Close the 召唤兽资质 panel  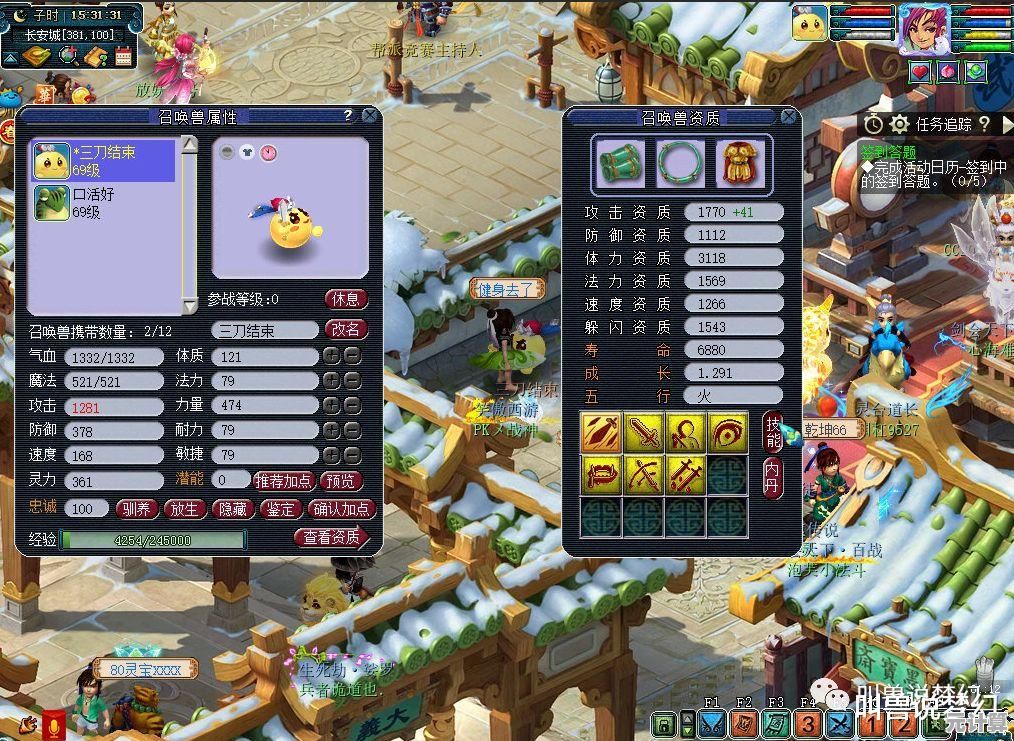788,117
